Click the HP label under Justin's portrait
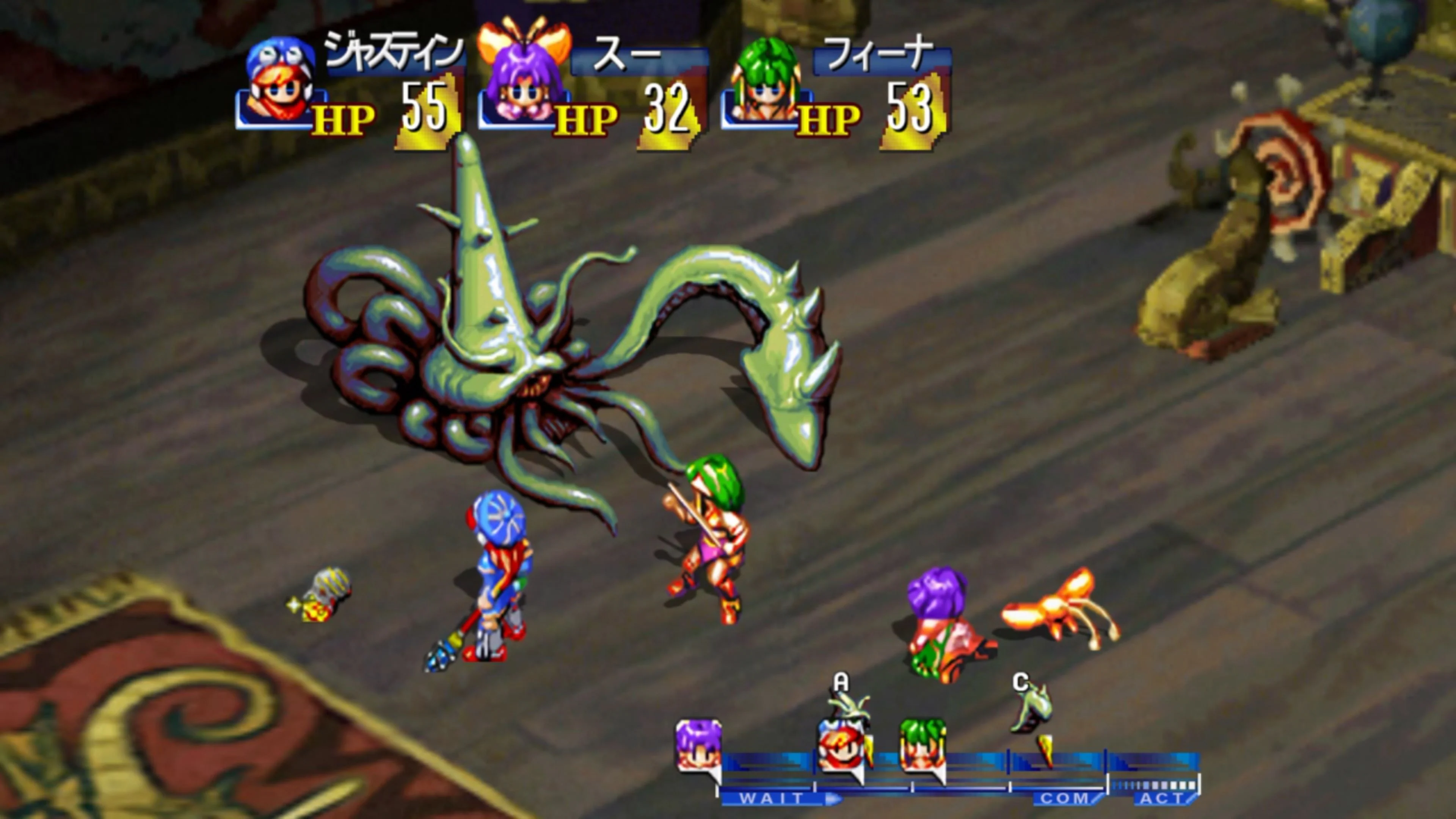 pos(342,119)
